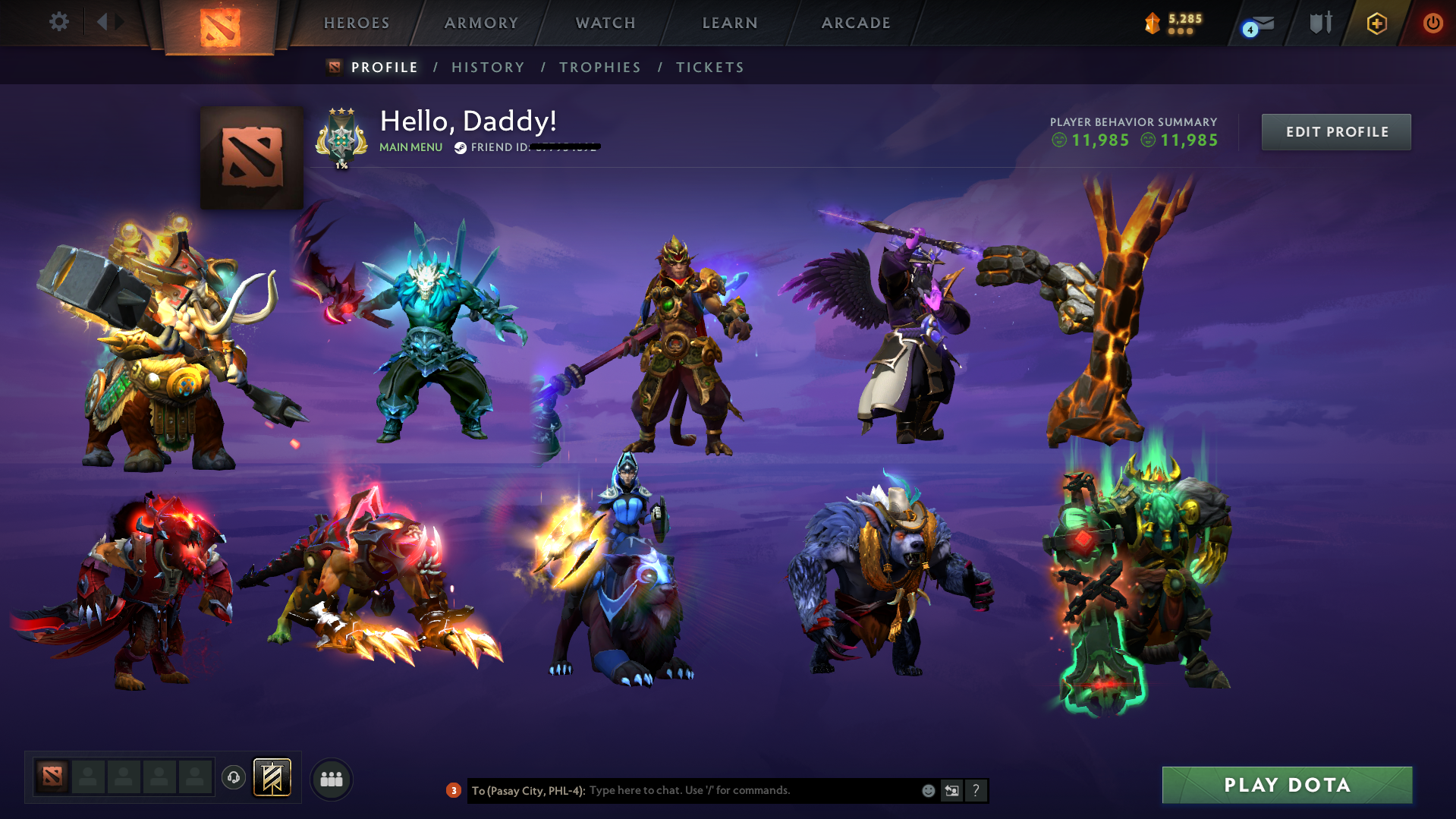Click the Dota 2 logo tab
This screenshot has width=1456, height=819.
[x=219, y=27]
